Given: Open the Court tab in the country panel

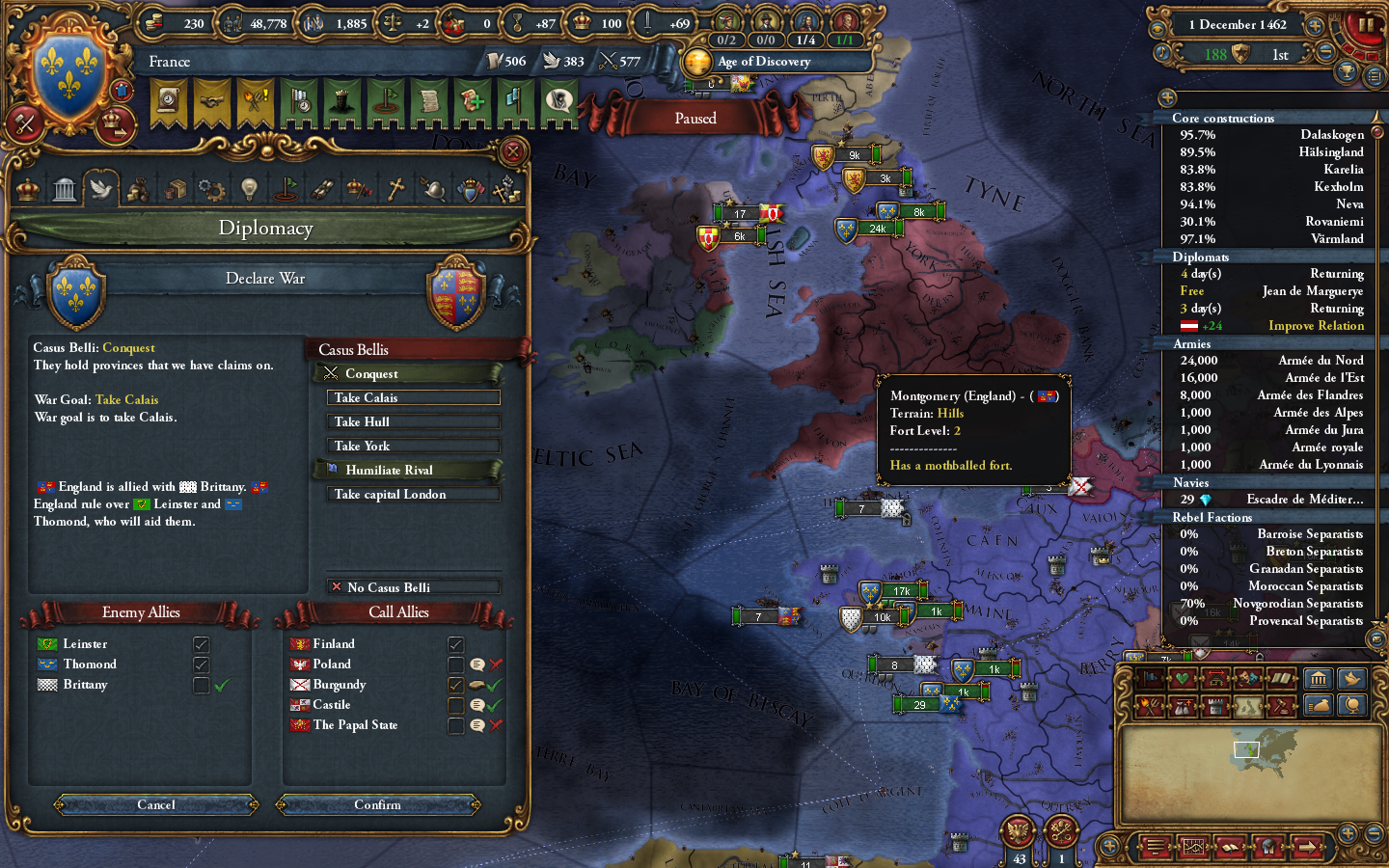Looking at the screenshot, I should coord(26,188).
